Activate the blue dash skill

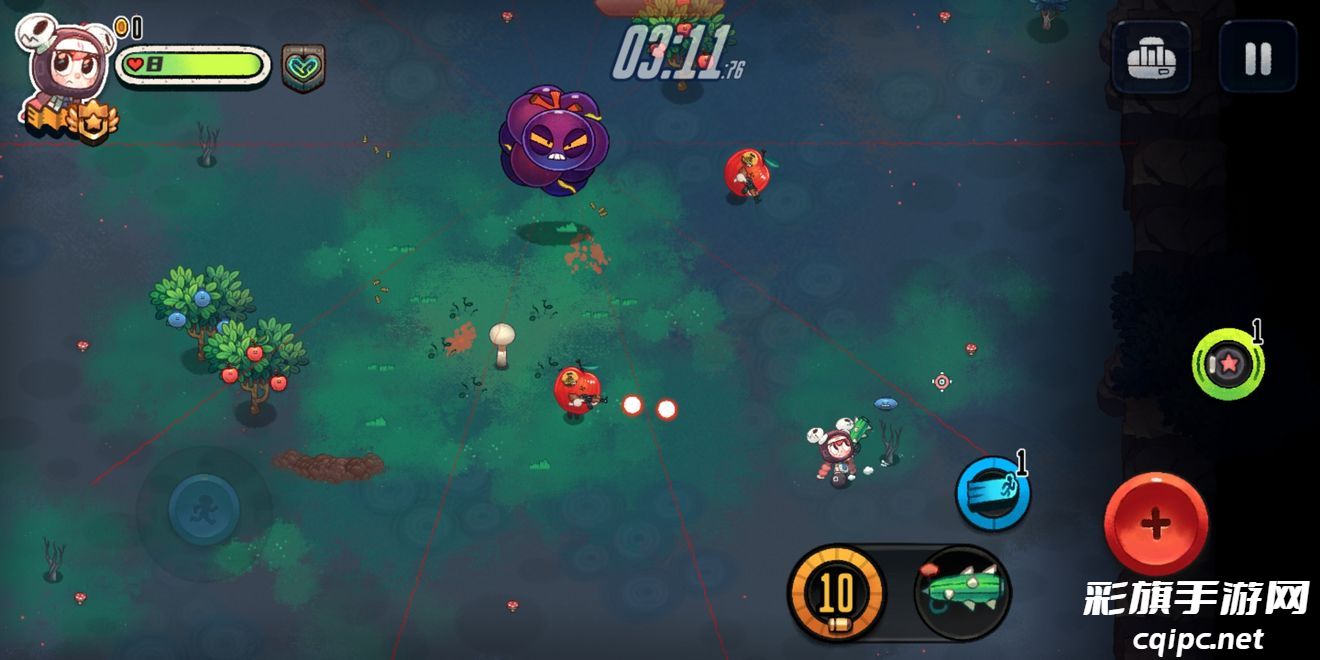(991, 493)
